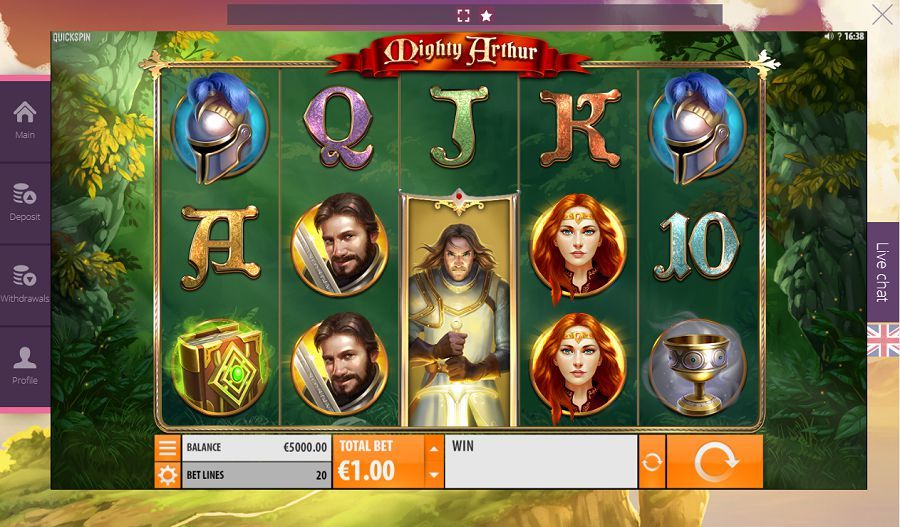
Task: Toggle fullscreen mode for the game
Action: pyautogui.click(x=463, y=15)
